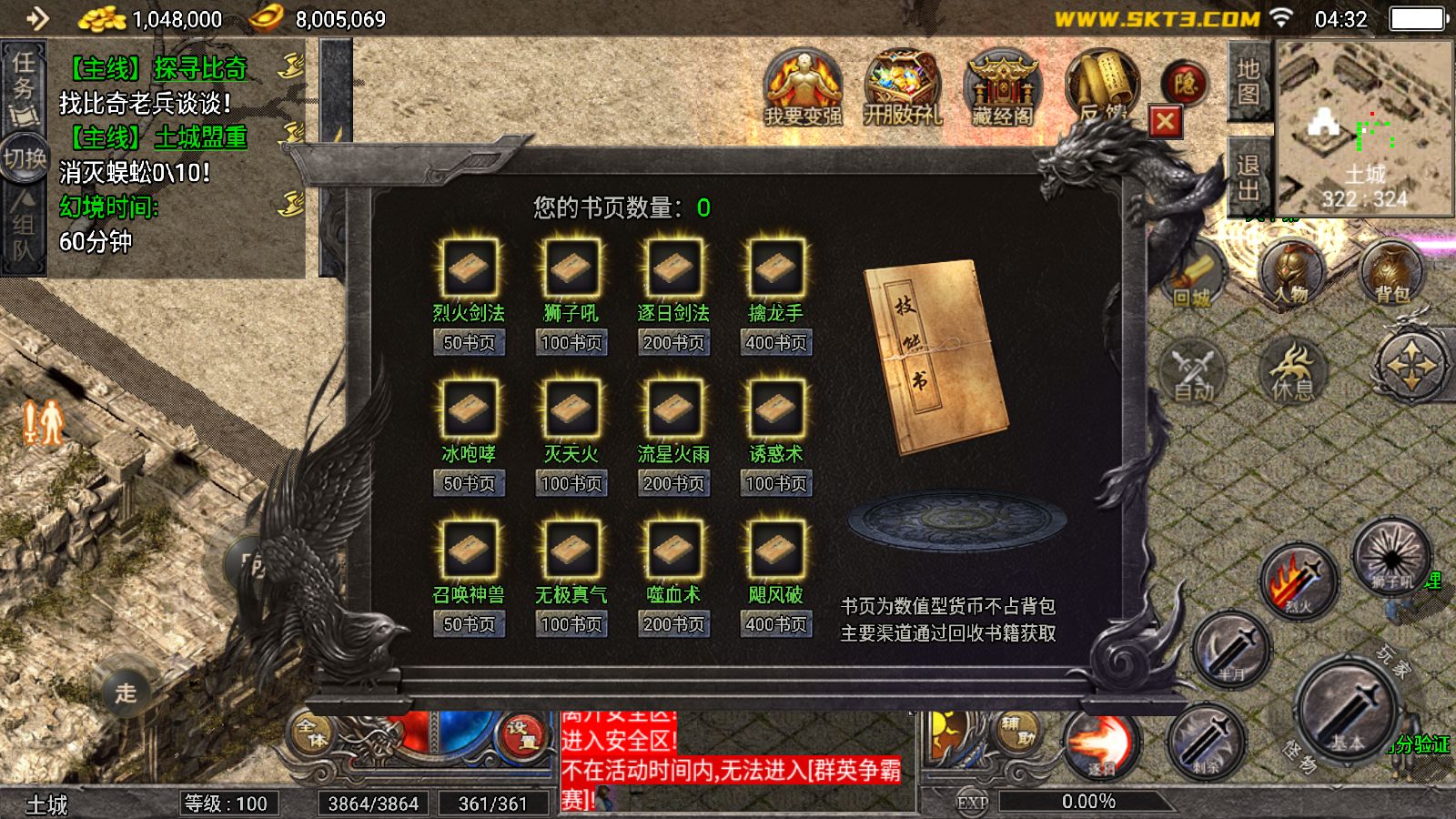Open the 人物 character panel
Viewport: 1456px width, 819px height.
tap(1289, 273)
